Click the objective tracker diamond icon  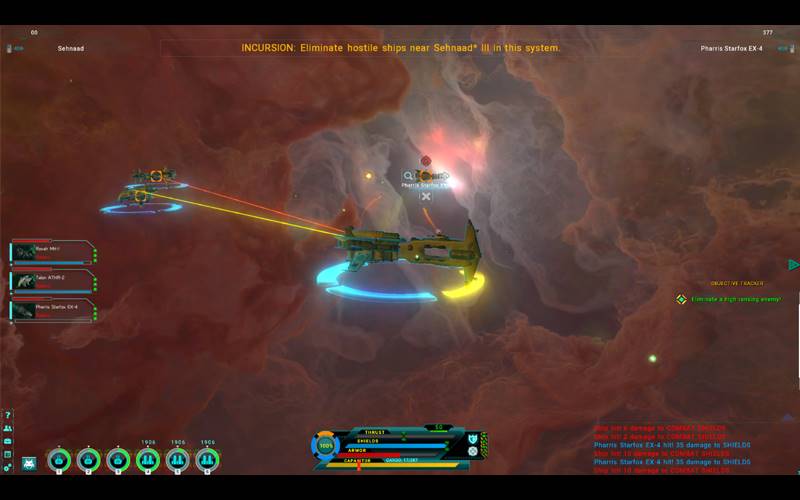point(681,299)
